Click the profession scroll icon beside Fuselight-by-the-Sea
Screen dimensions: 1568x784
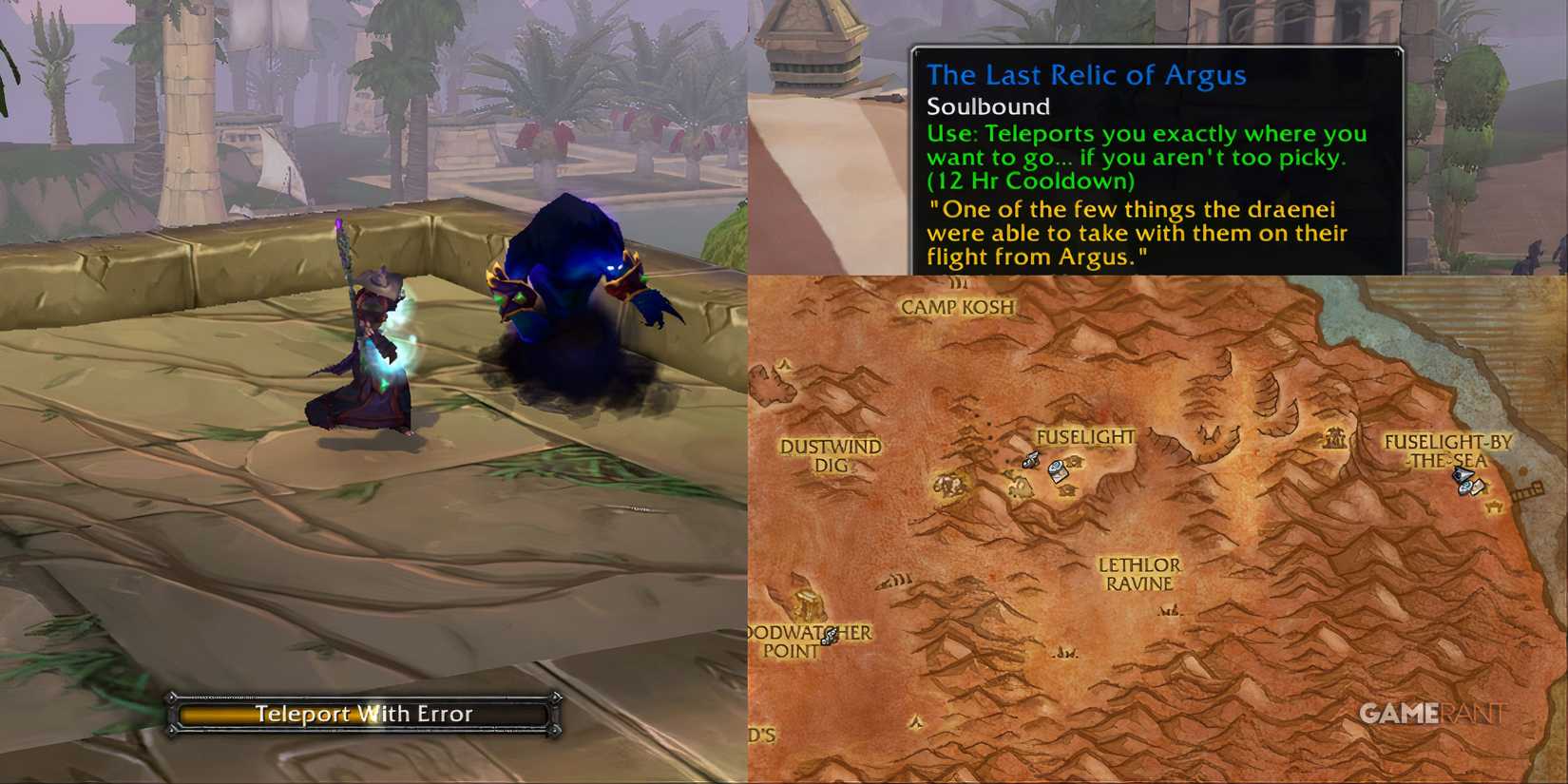(x=1479, y=487)
